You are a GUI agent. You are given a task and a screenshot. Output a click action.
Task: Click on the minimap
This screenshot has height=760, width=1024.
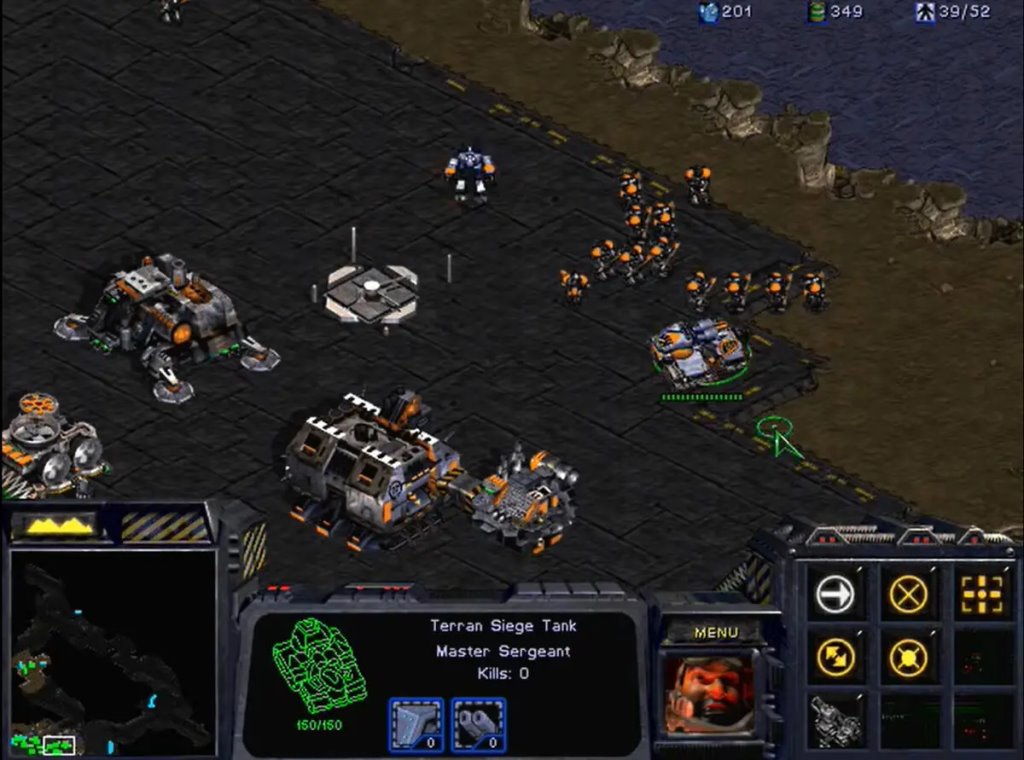click(112, 652)
